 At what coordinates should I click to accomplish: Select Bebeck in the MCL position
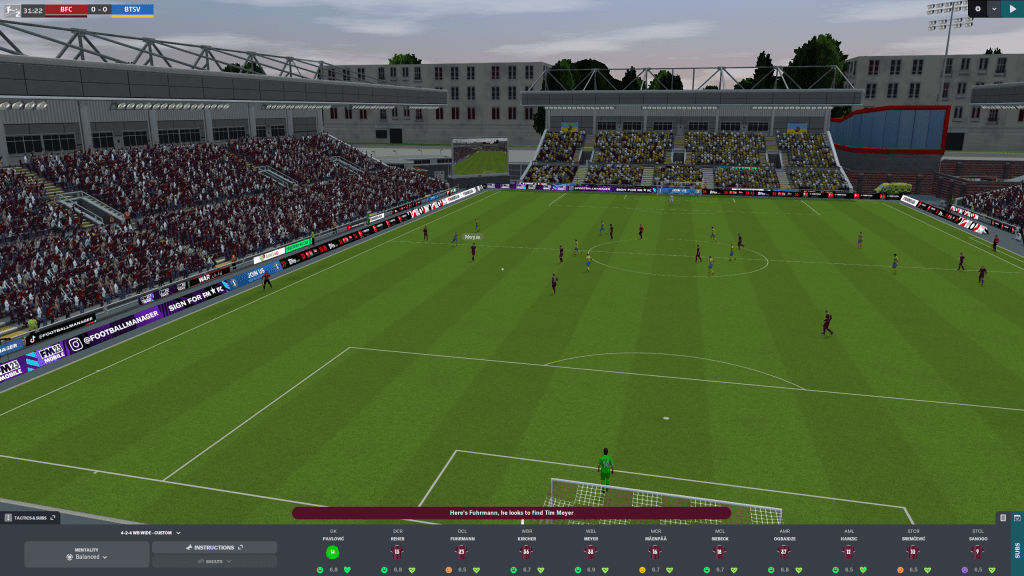(x=719, y=552)
